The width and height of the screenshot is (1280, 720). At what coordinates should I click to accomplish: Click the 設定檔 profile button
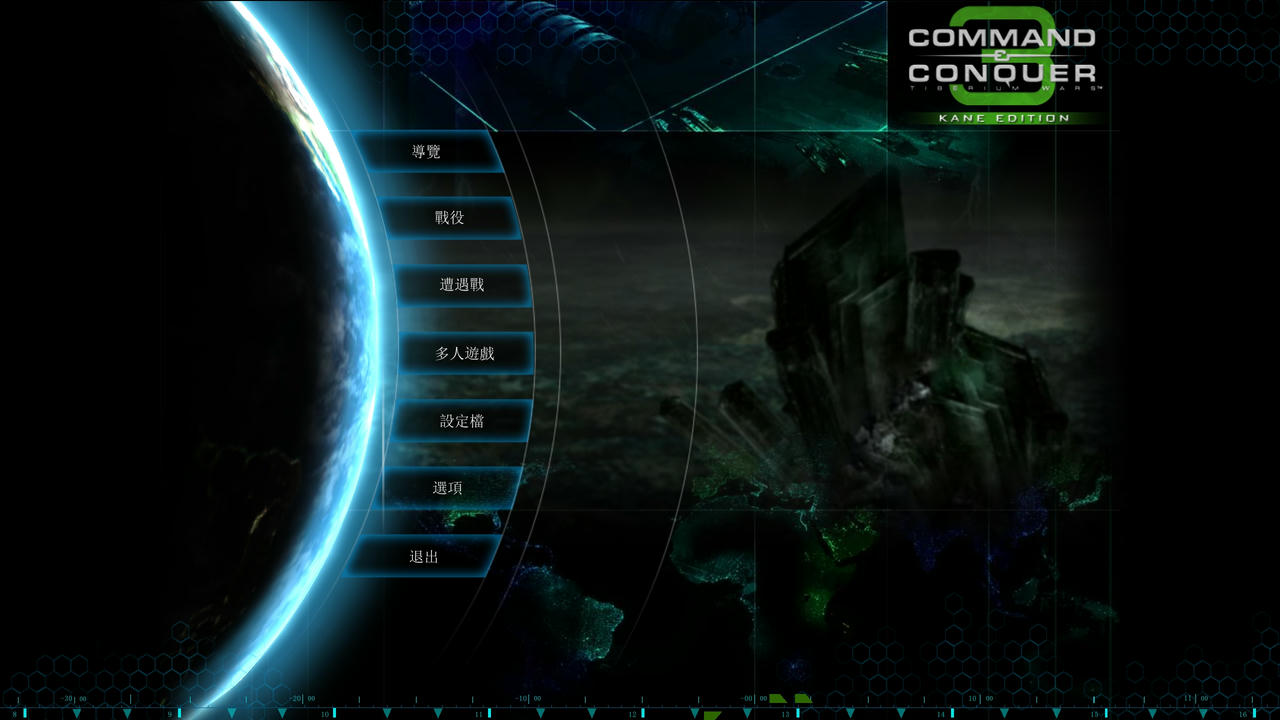pos(461,421)
